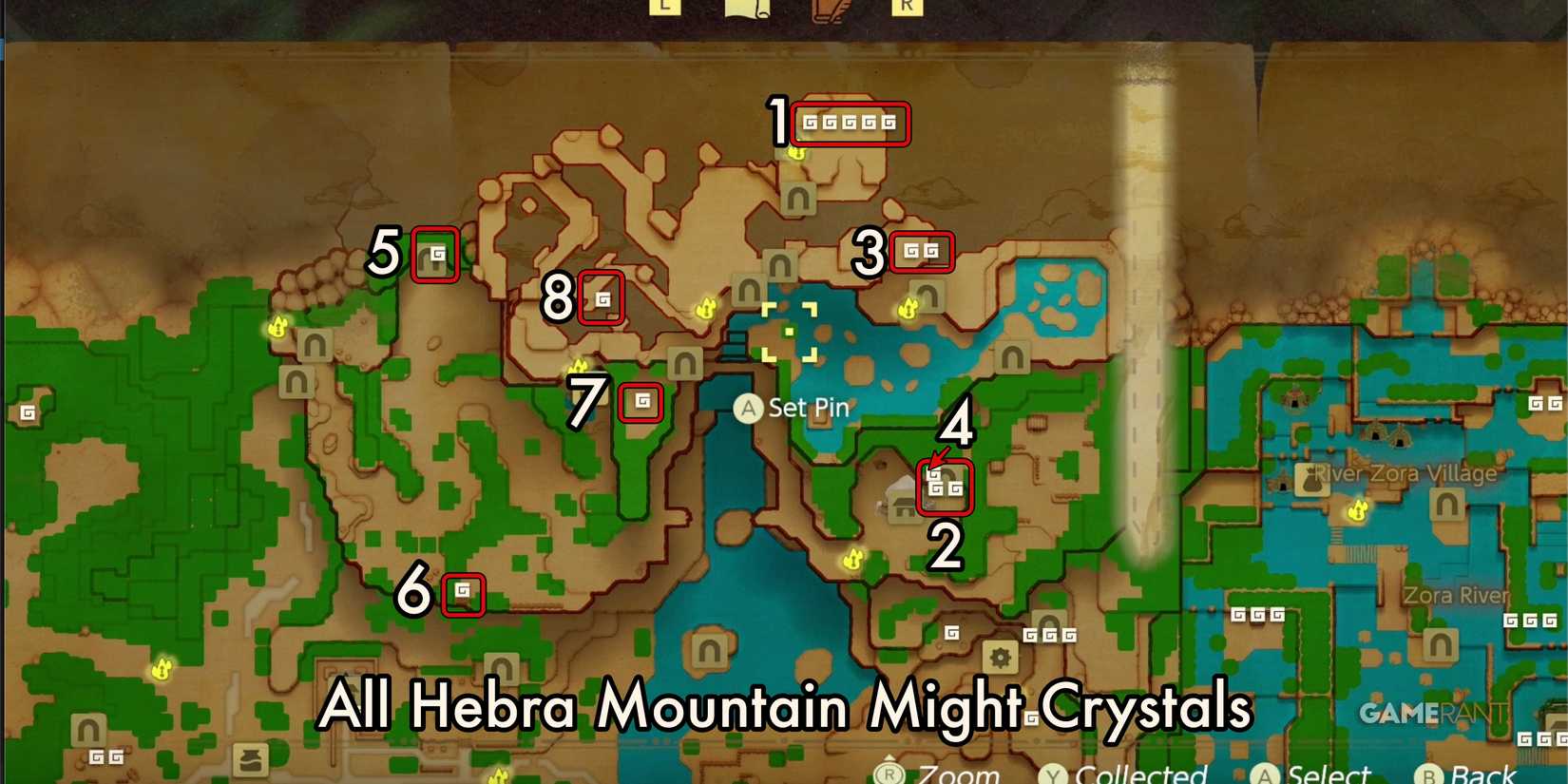The height and width of the screenshot is (784, 1568).
Task: Open the gear smithy icon near bottom right
Action: (1000, 657)
